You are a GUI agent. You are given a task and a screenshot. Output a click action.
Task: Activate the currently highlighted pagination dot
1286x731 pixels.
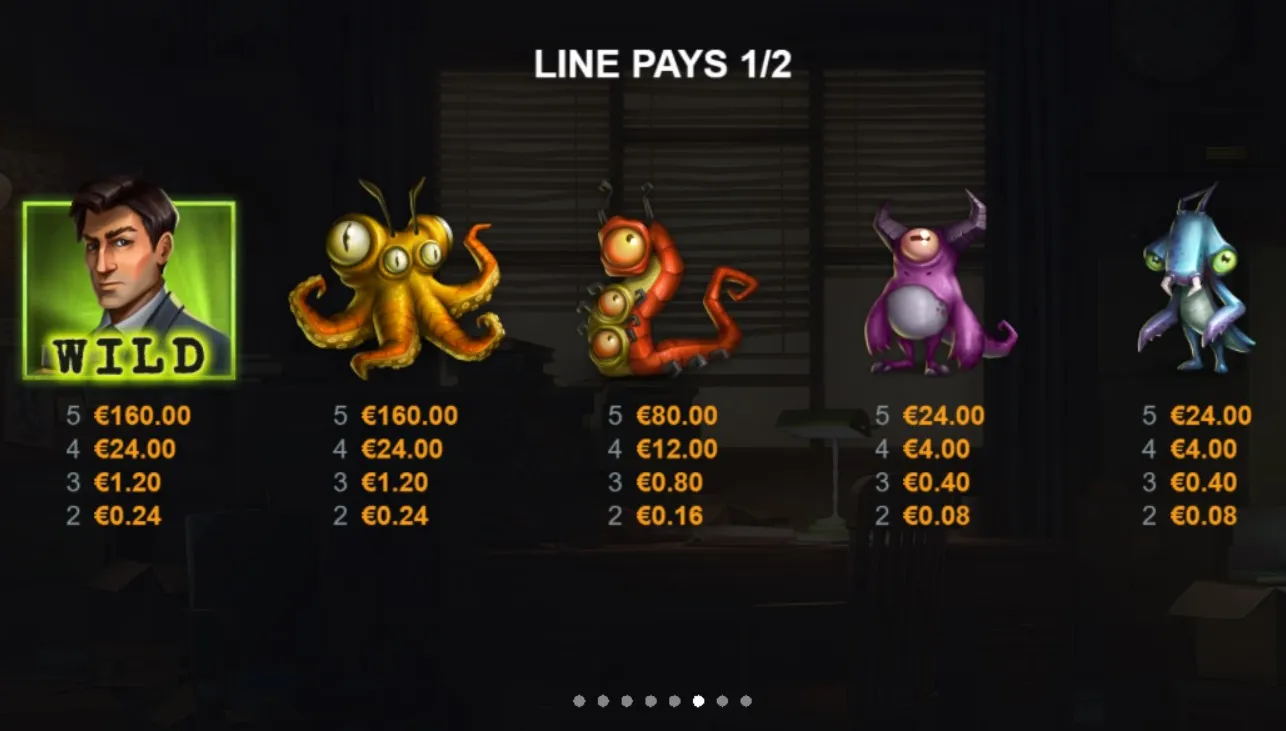pyautogui.click(x=698, y=700)
